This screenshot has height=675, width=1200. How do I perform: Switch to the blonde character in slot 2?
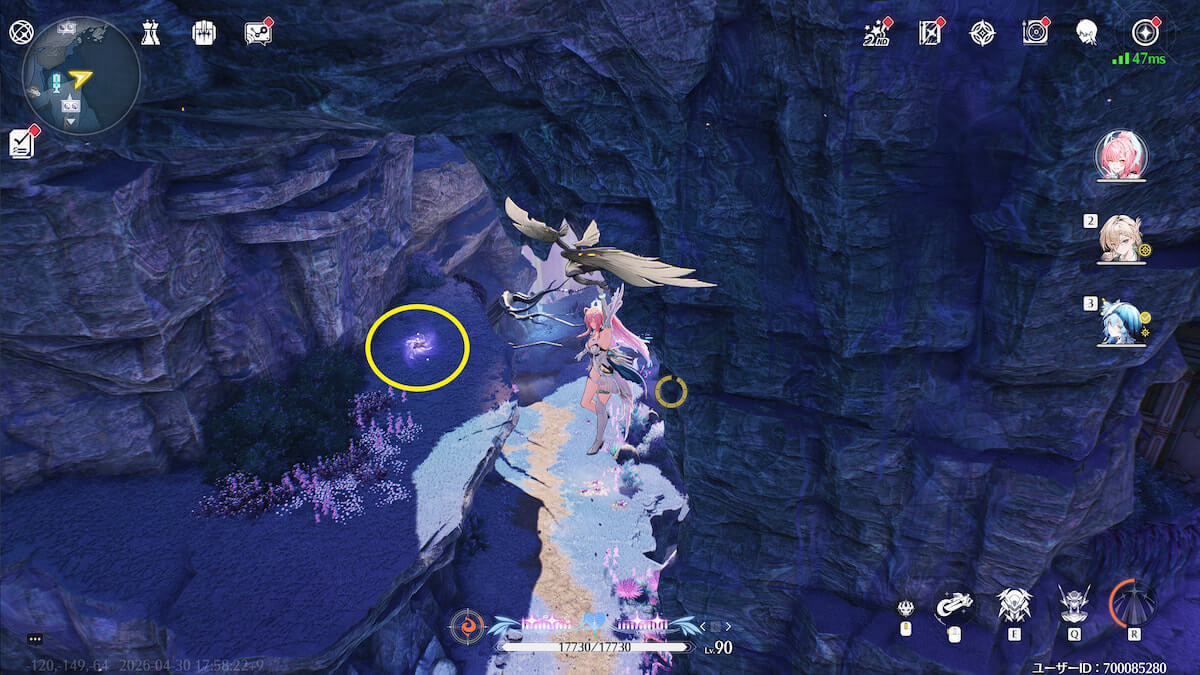(x=1121, y=239)
